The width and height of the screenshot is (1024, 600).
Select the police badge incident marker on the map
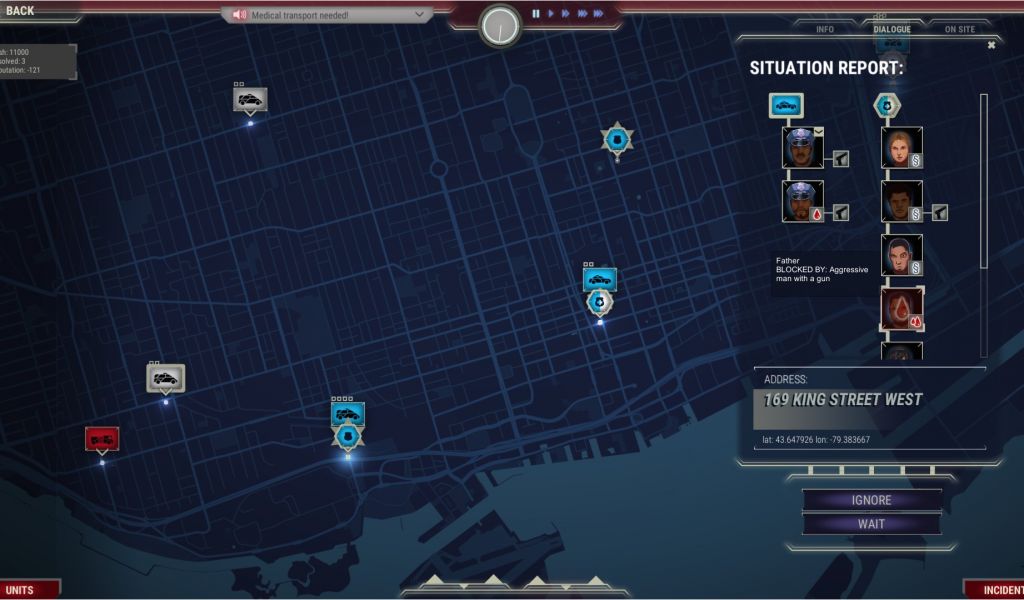coord(617,139)
